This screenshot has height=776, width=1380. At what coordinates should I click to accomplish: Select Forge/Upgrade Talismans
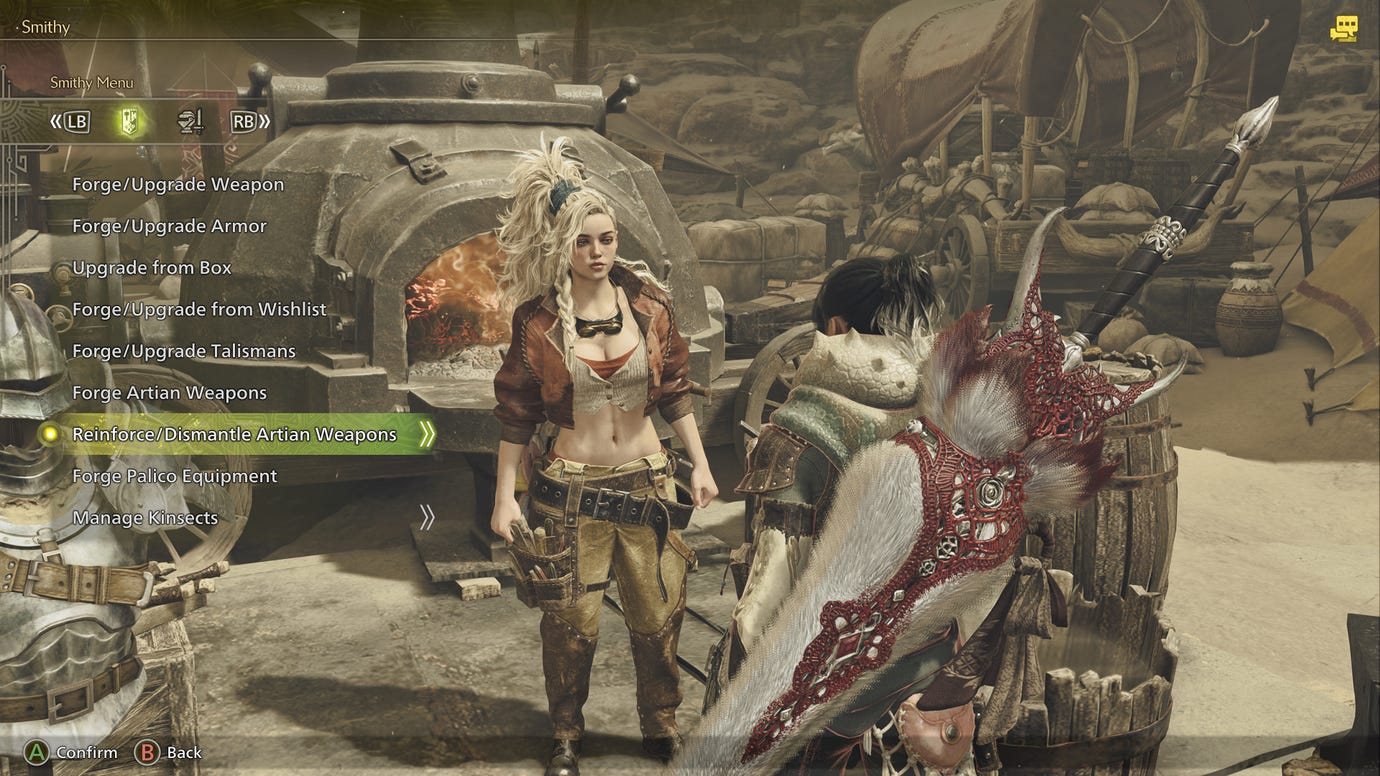point(184,351)
